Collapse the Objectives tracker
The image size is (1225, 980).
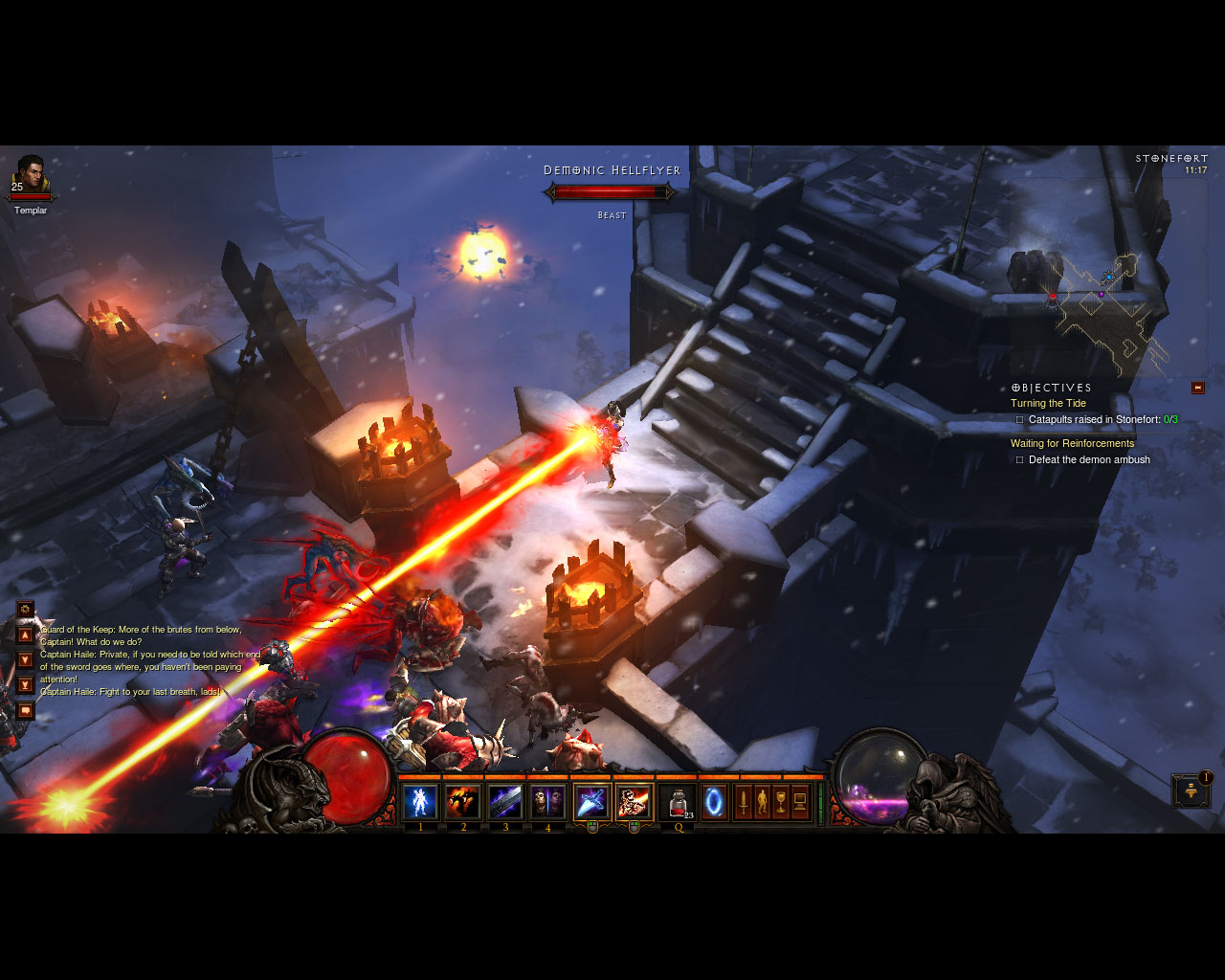point(1198,388)
